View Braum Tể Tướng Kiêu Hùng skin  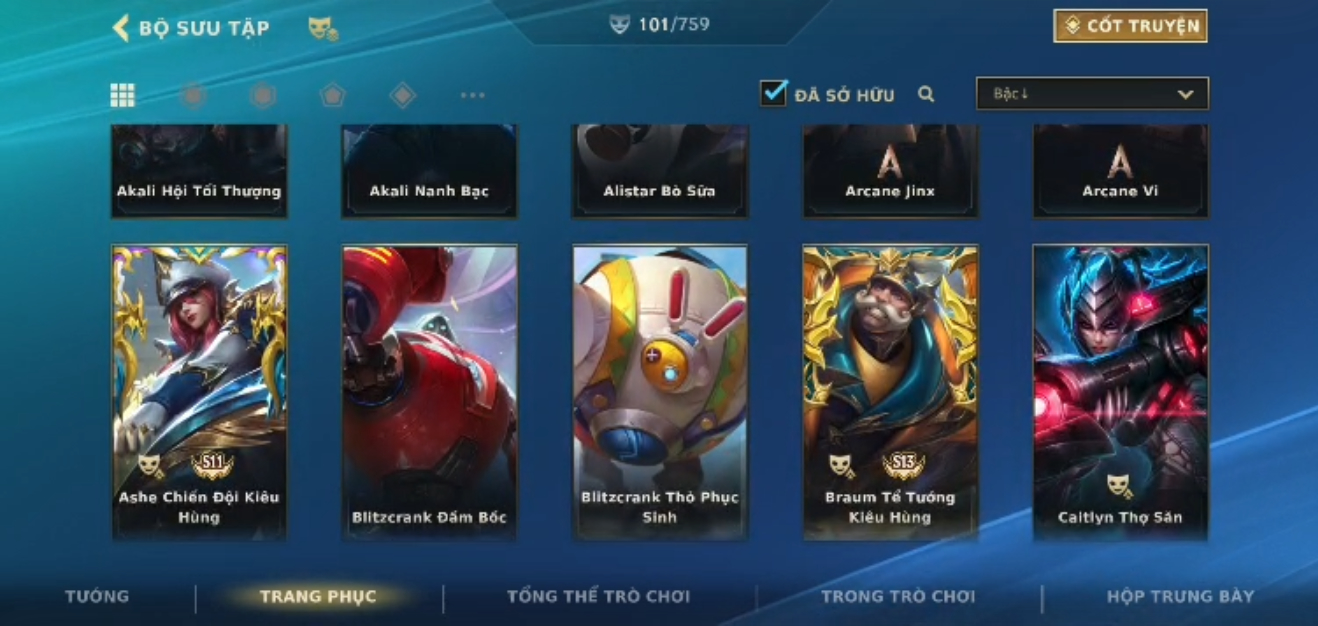(x=890, y=392)
